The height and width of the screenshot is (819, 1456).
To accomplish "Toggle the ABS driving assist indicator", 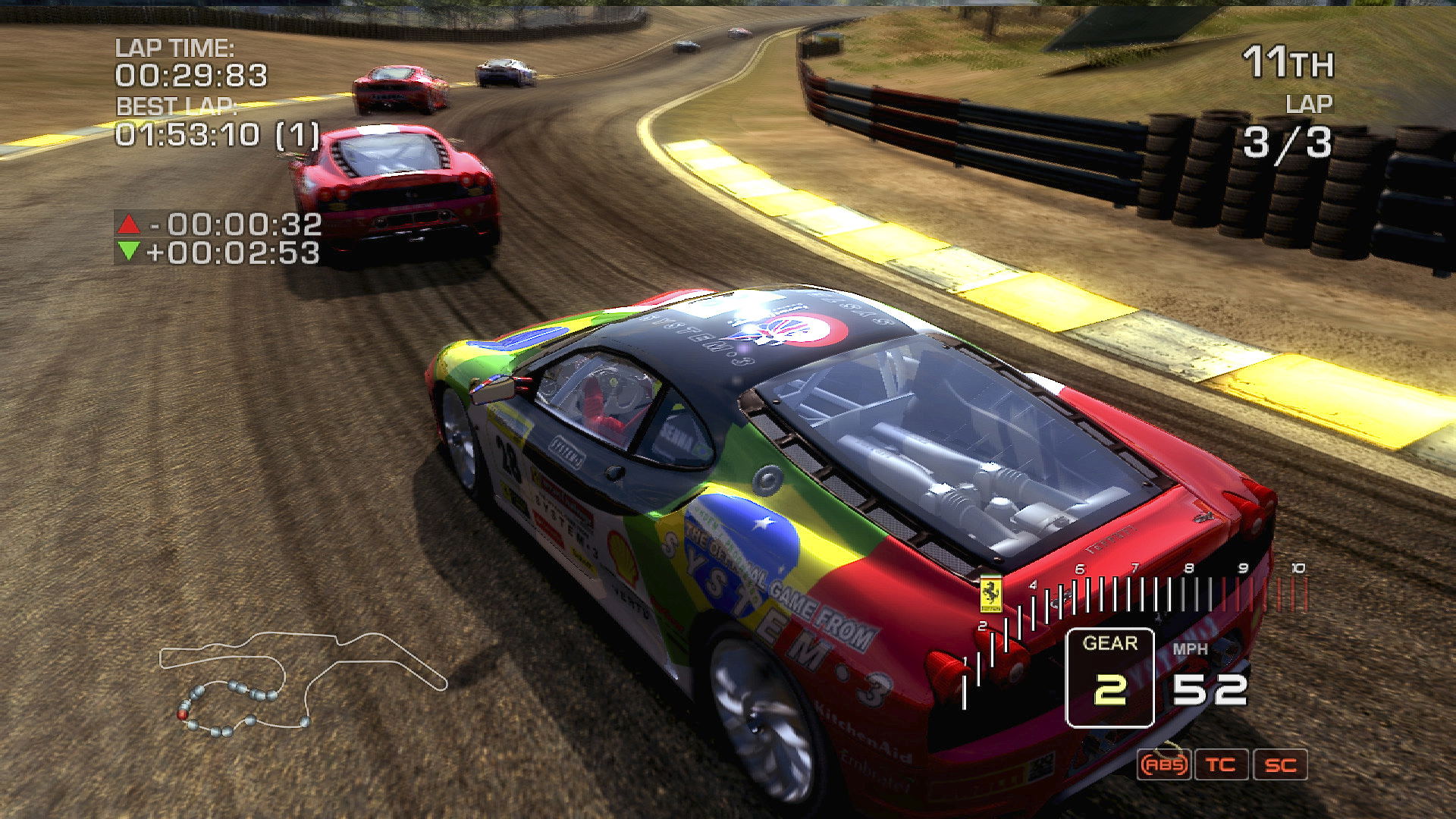I will coord(1164,764).
